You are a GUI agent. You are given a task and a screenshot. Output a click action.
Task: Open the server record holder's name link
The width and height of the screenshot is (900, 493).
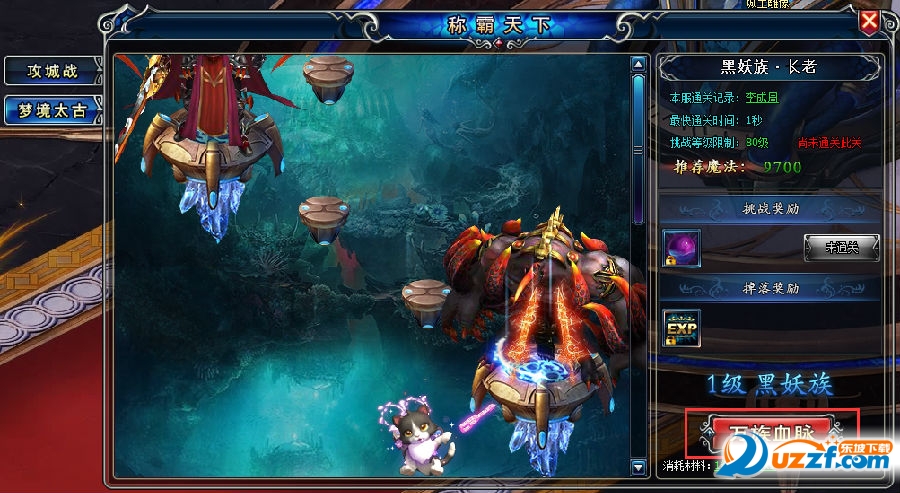tap(760, 98)
